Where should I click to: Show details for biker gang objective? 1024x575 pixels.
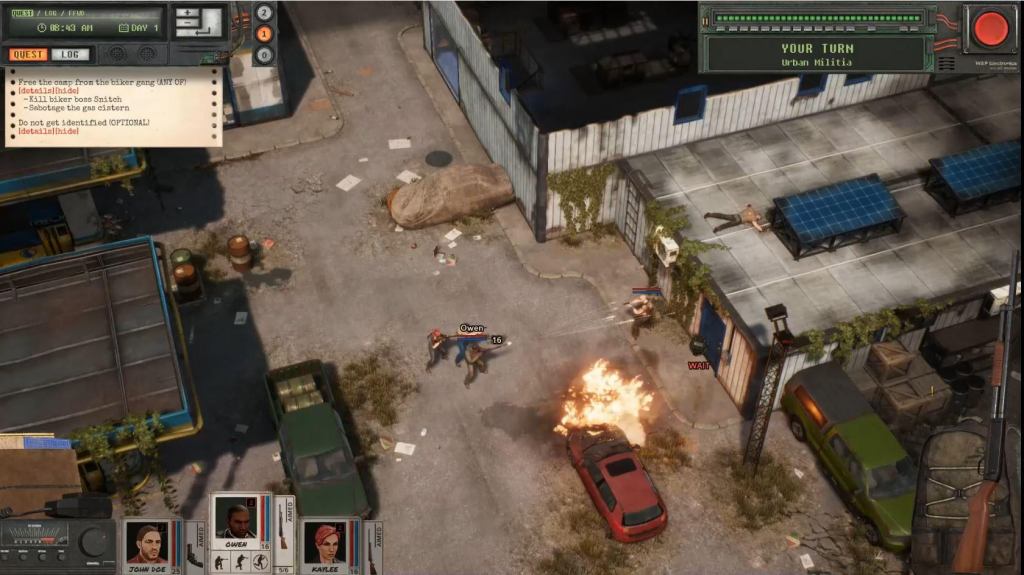[35, 89]
